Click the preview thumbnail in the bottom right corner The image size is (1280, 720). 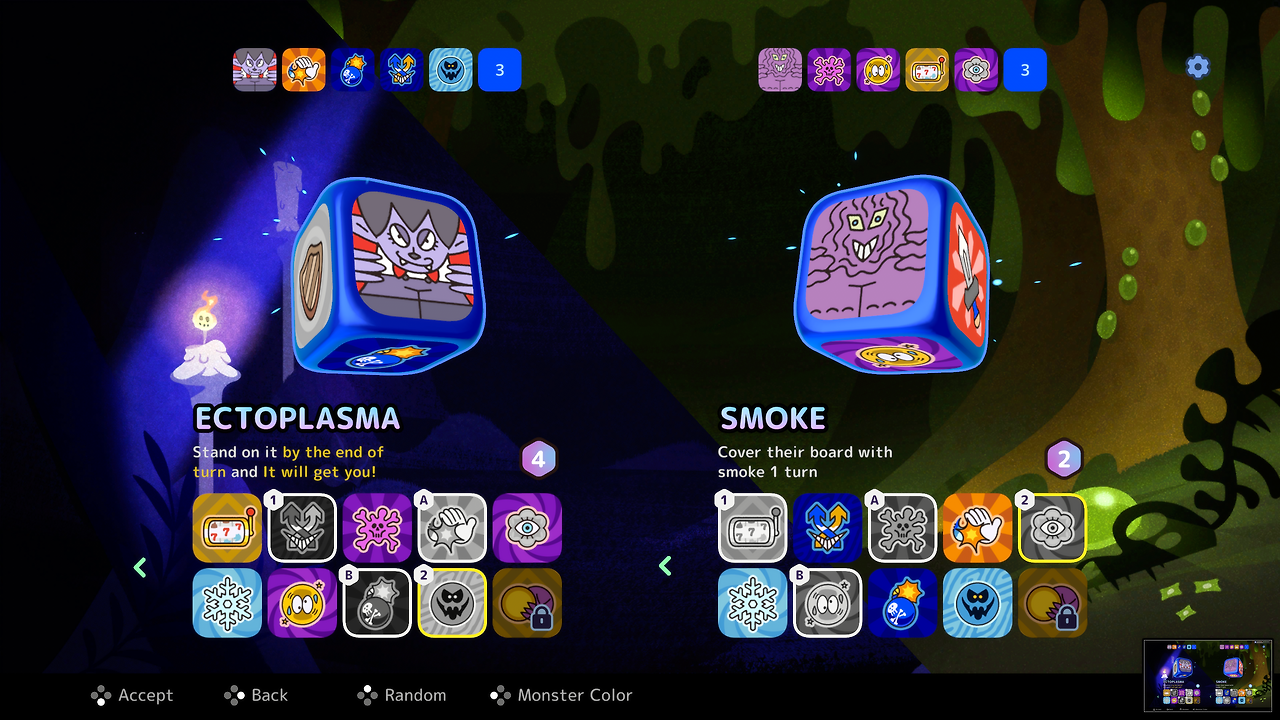point(1208,675)
